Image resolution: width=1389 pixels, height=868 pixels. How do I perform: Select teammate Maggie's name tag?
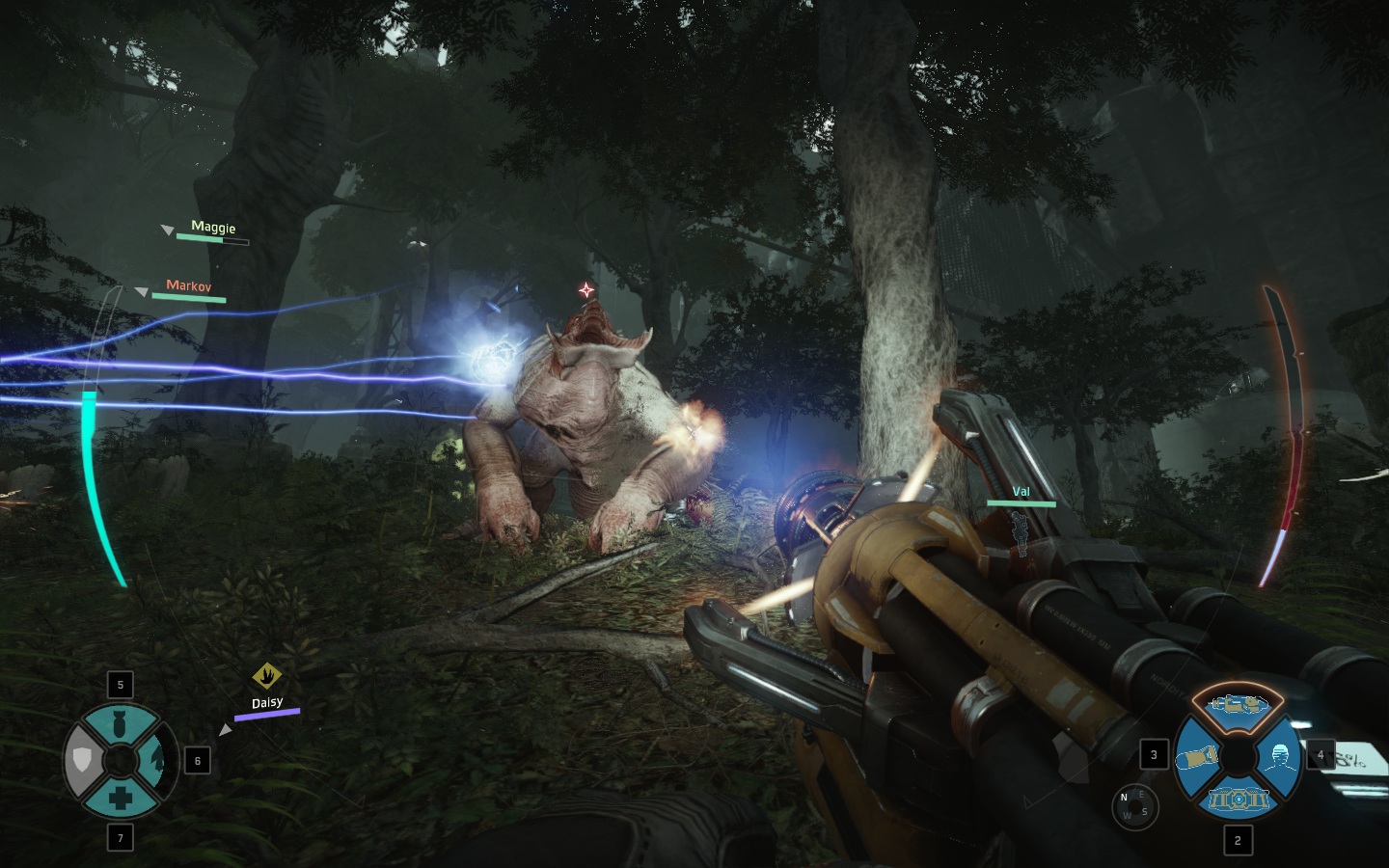pyautogui.click(x=213, y=228)
